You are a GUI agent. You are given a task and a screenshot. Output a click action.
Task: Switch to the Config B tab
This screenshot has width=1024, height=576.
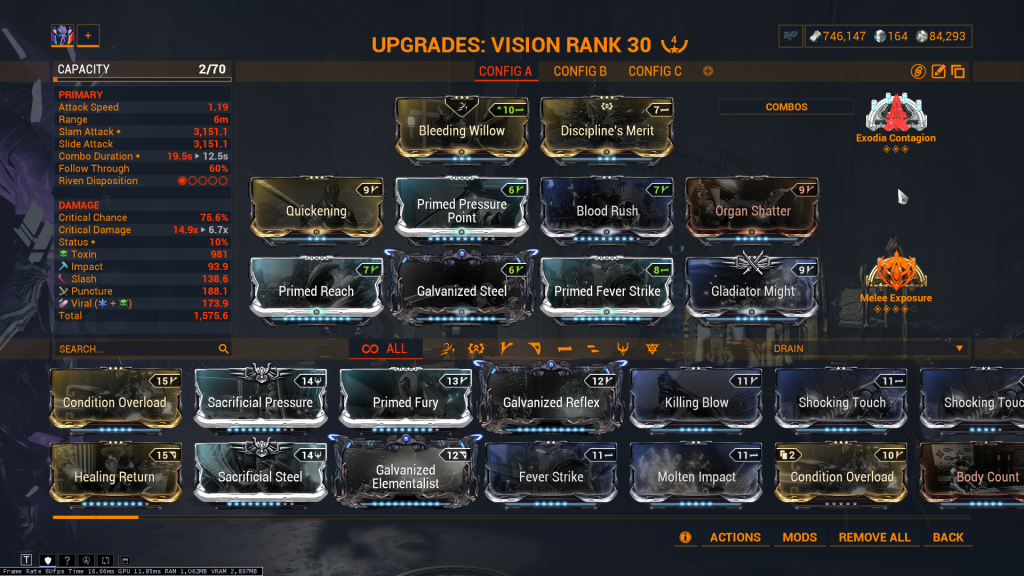[x=580, y=71]
